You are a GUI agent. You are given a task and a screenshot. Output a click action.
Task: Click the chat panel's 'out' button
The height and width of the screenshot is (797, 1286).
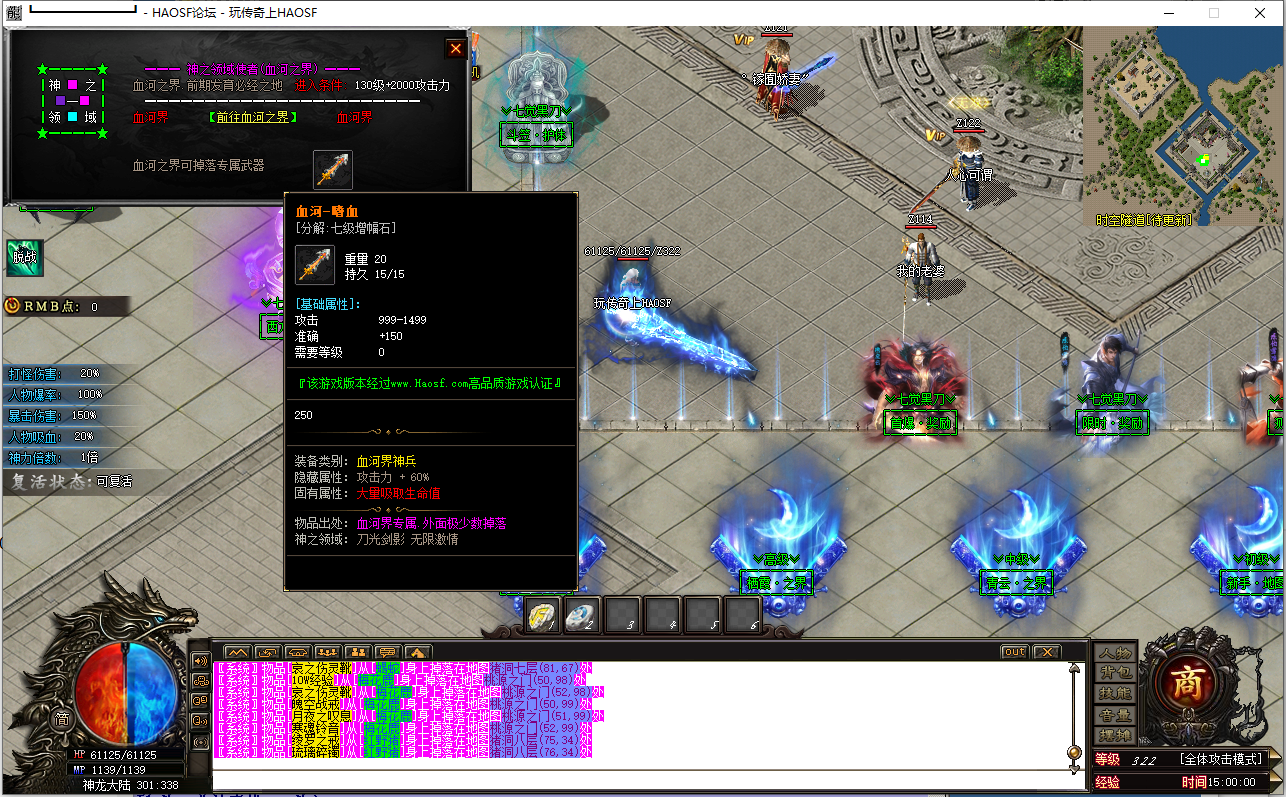click(x=1014, y=652)
